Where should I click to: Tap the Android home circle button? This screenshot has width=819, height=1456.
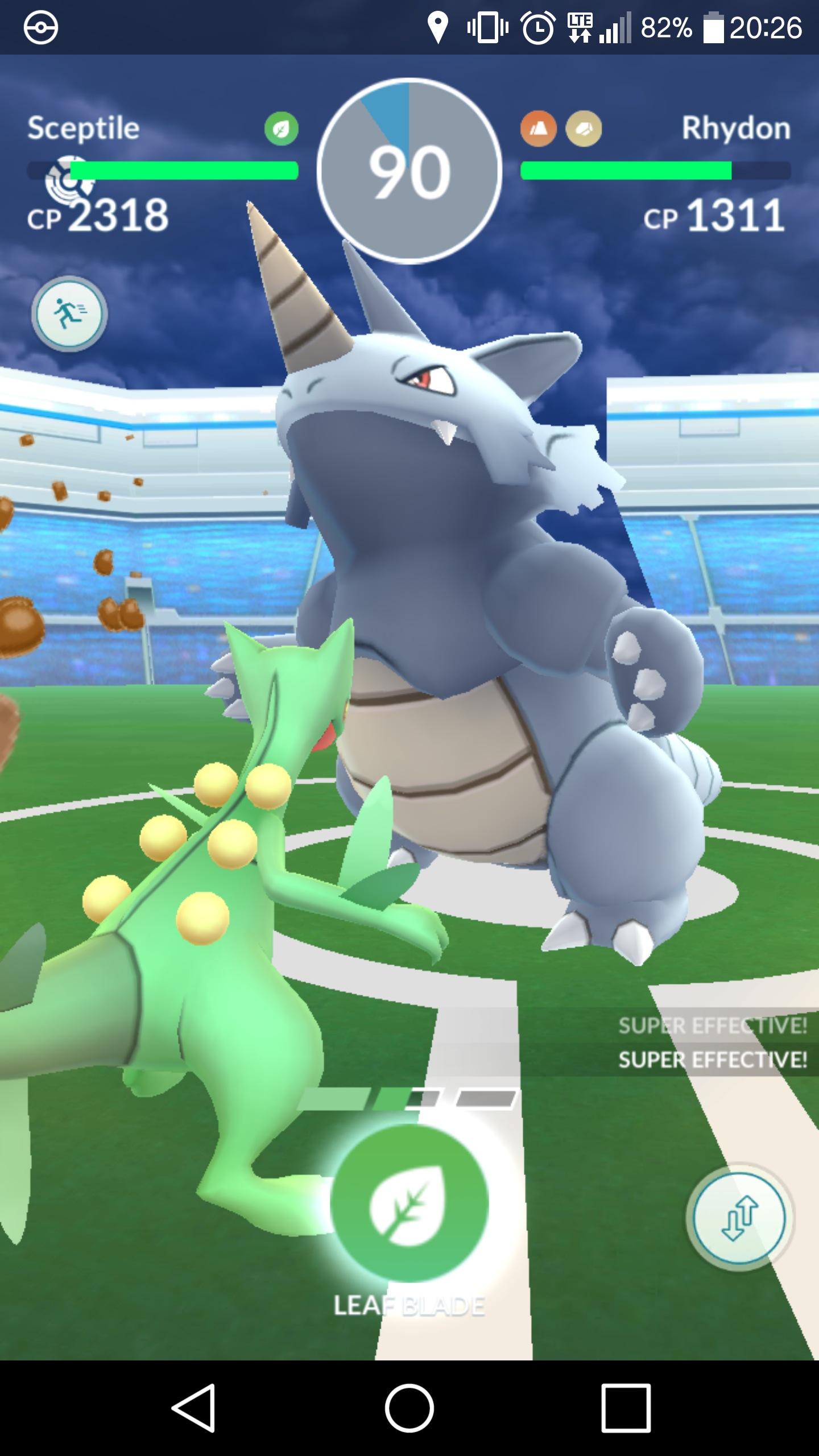409,1408
